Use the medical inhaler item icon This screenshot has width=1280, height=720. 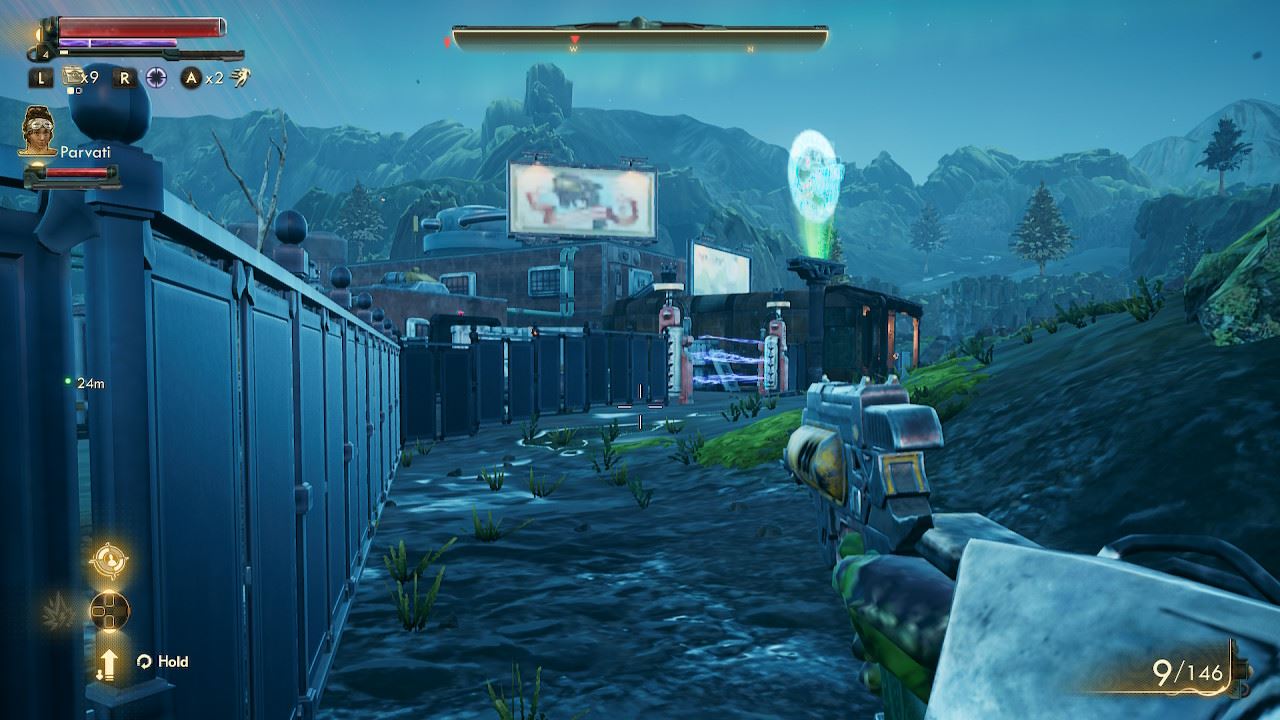[x=73, y=76]
